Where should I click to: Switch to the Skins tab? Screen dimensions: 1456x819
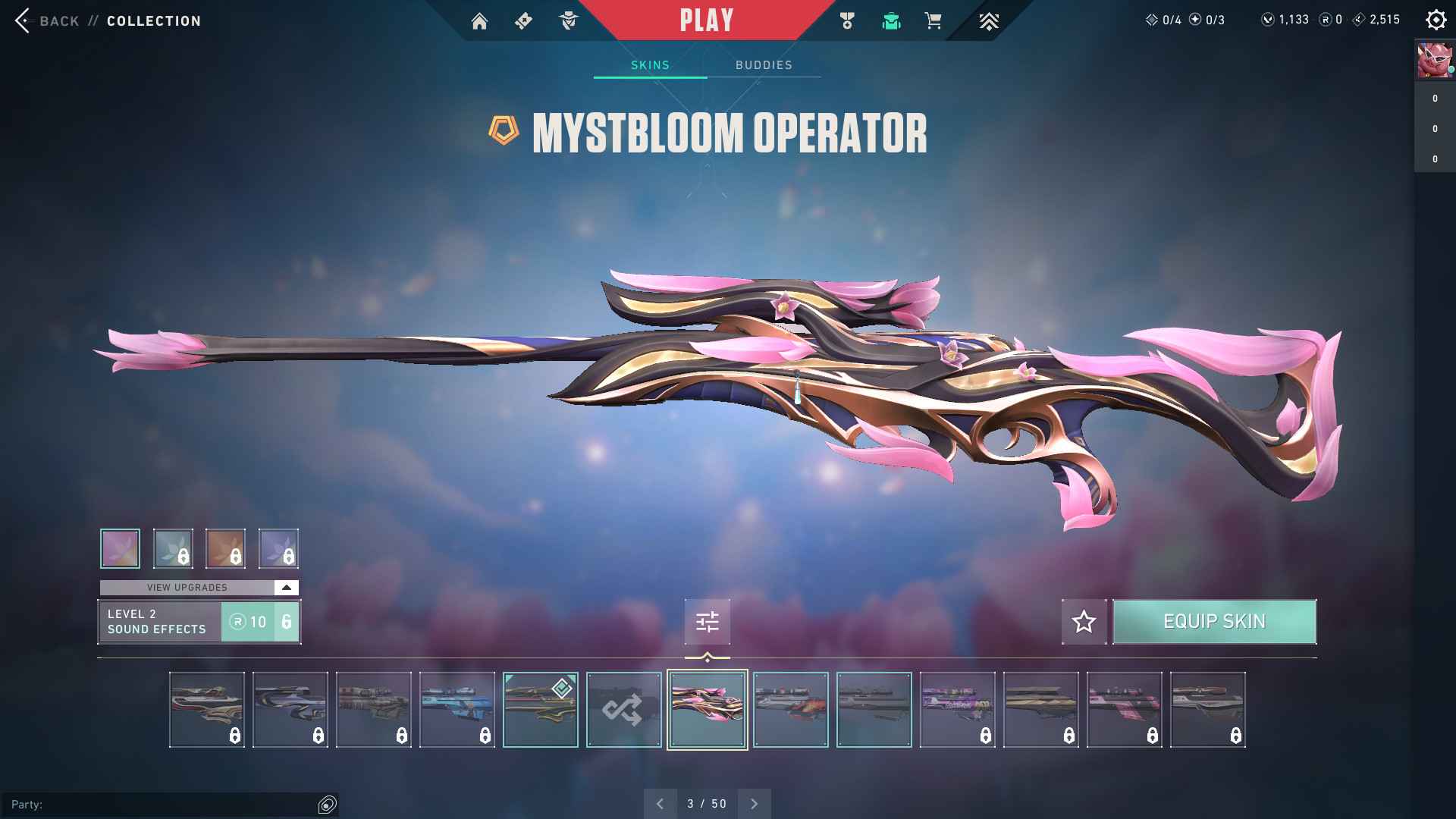tap(650, 65)
